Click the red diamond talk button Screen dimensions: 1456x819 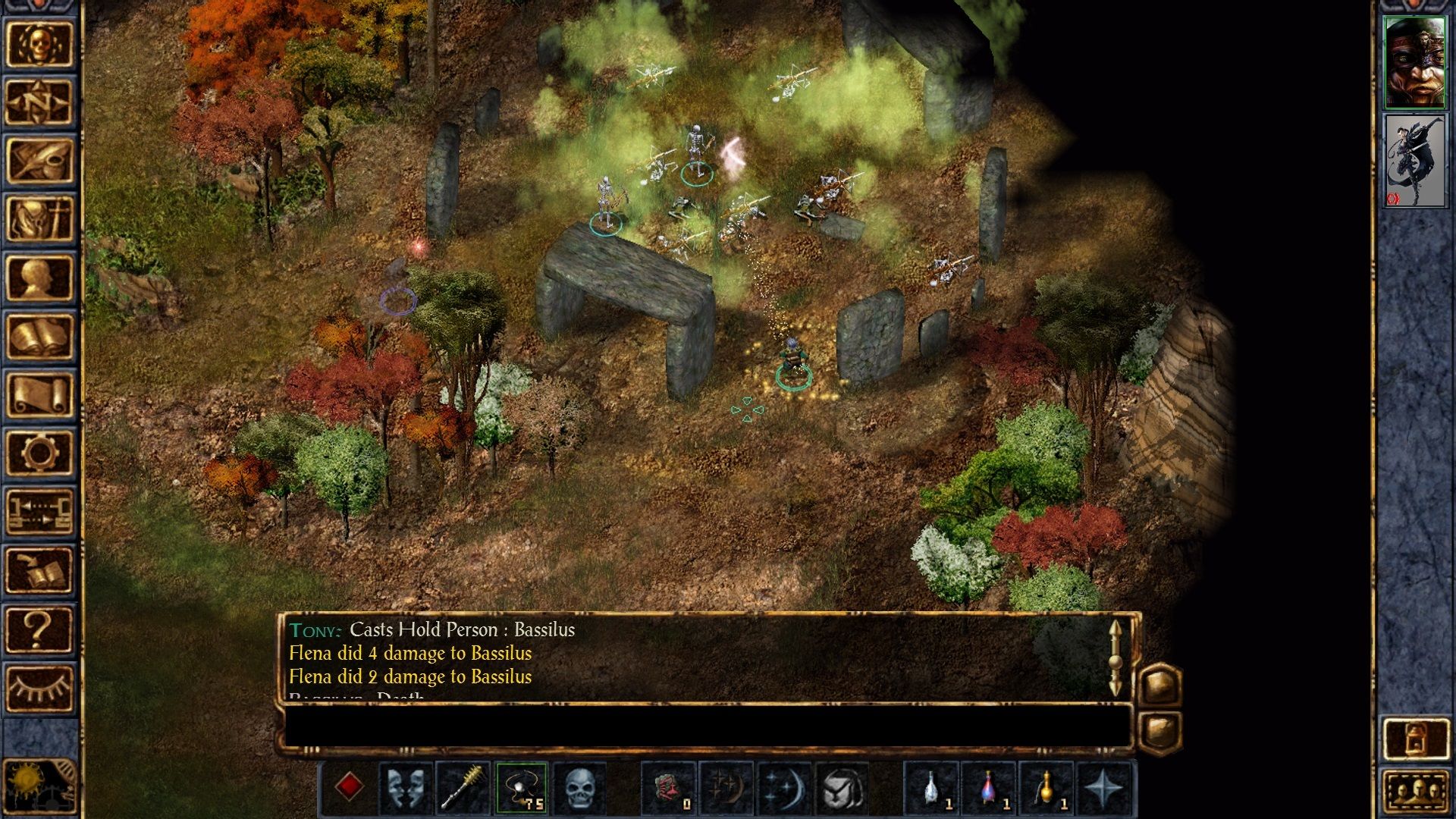pos(349,787)
